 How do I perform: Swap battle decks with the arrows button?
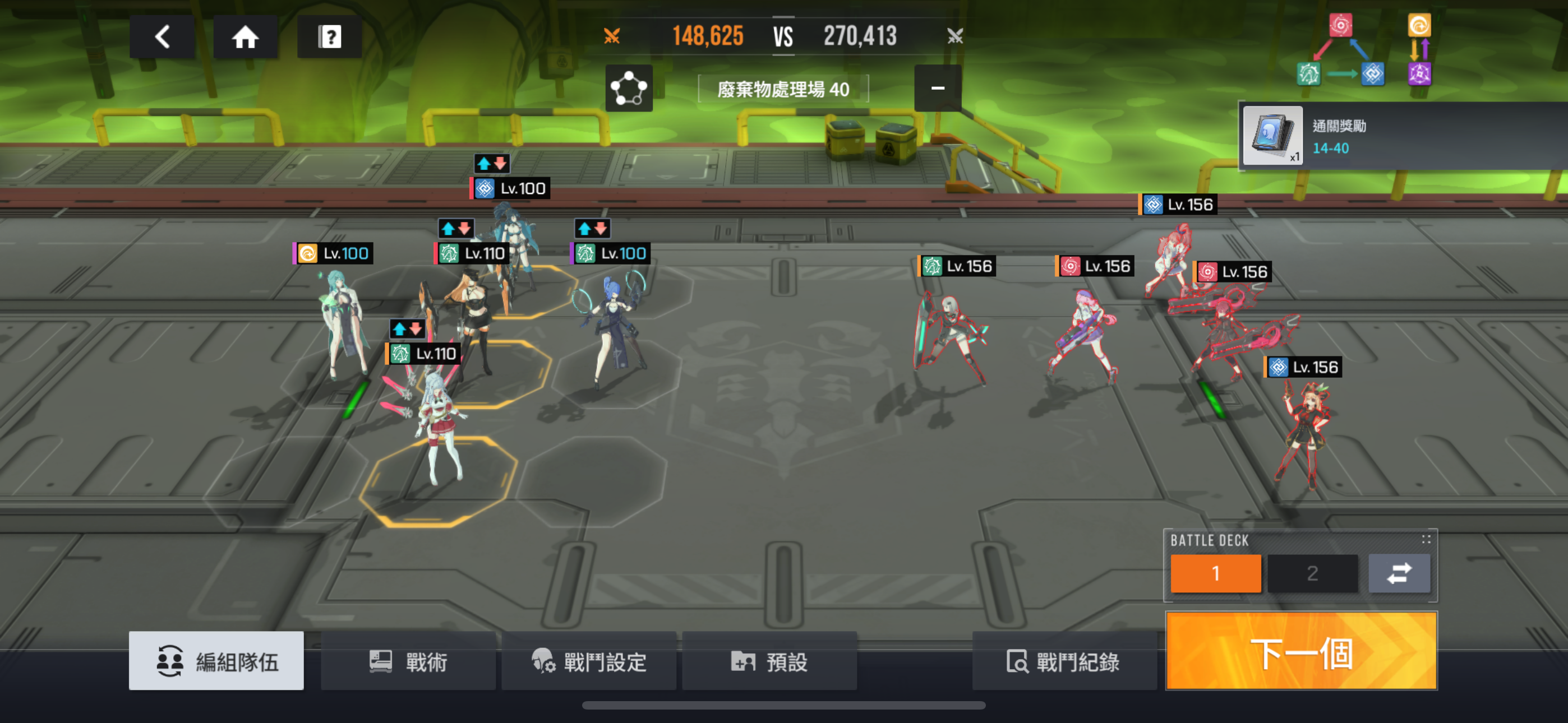(1399, 573)
